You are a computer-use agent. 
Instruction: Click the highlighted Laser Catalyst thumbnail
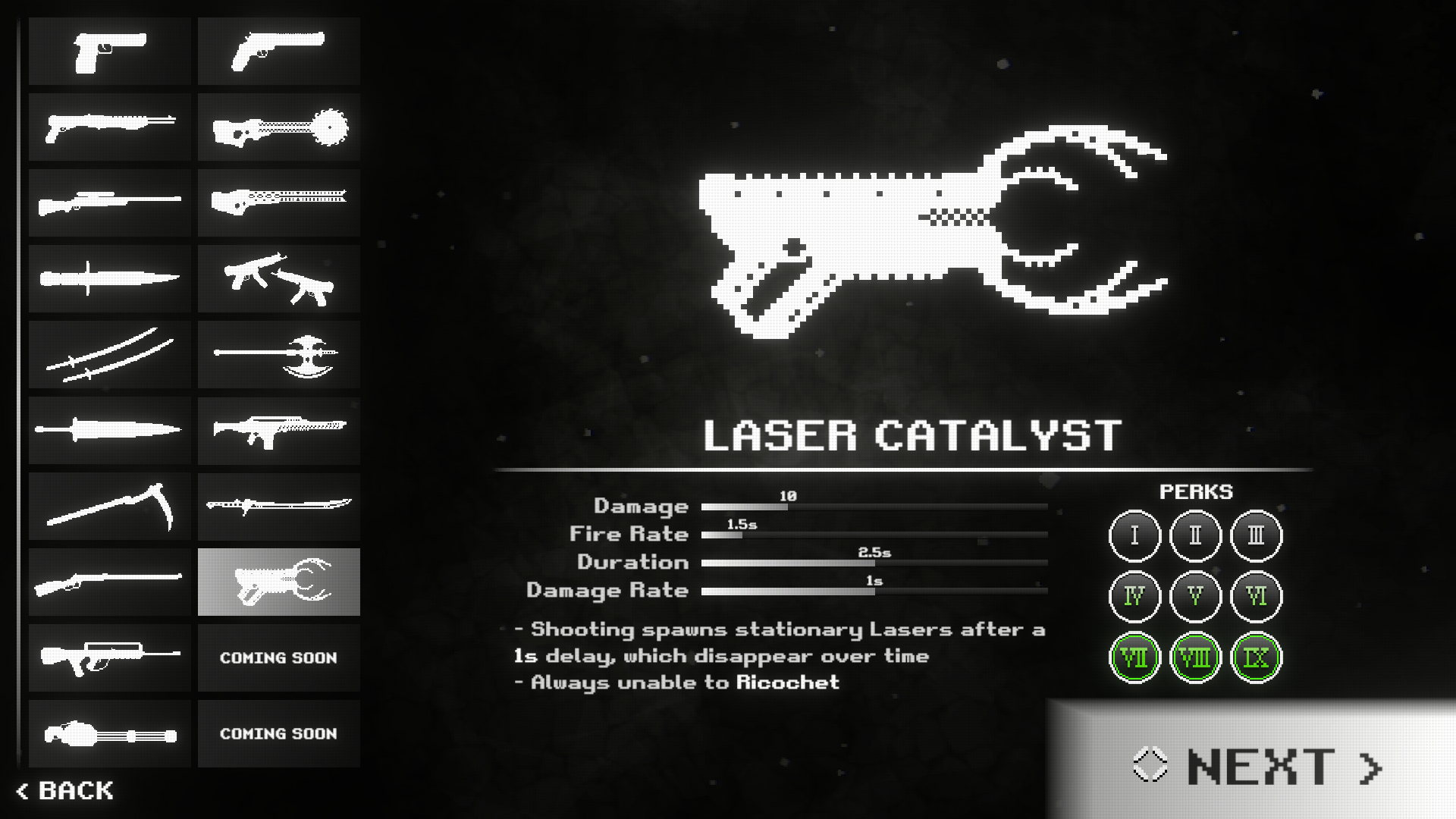(x=278, y=582)
